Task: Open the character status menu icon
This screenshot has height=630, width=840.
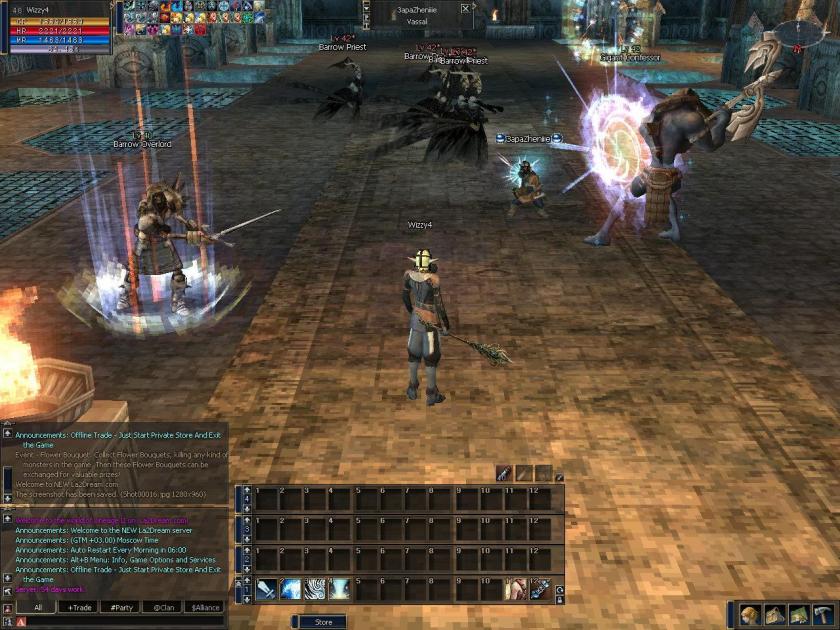Action: [748, 614]
